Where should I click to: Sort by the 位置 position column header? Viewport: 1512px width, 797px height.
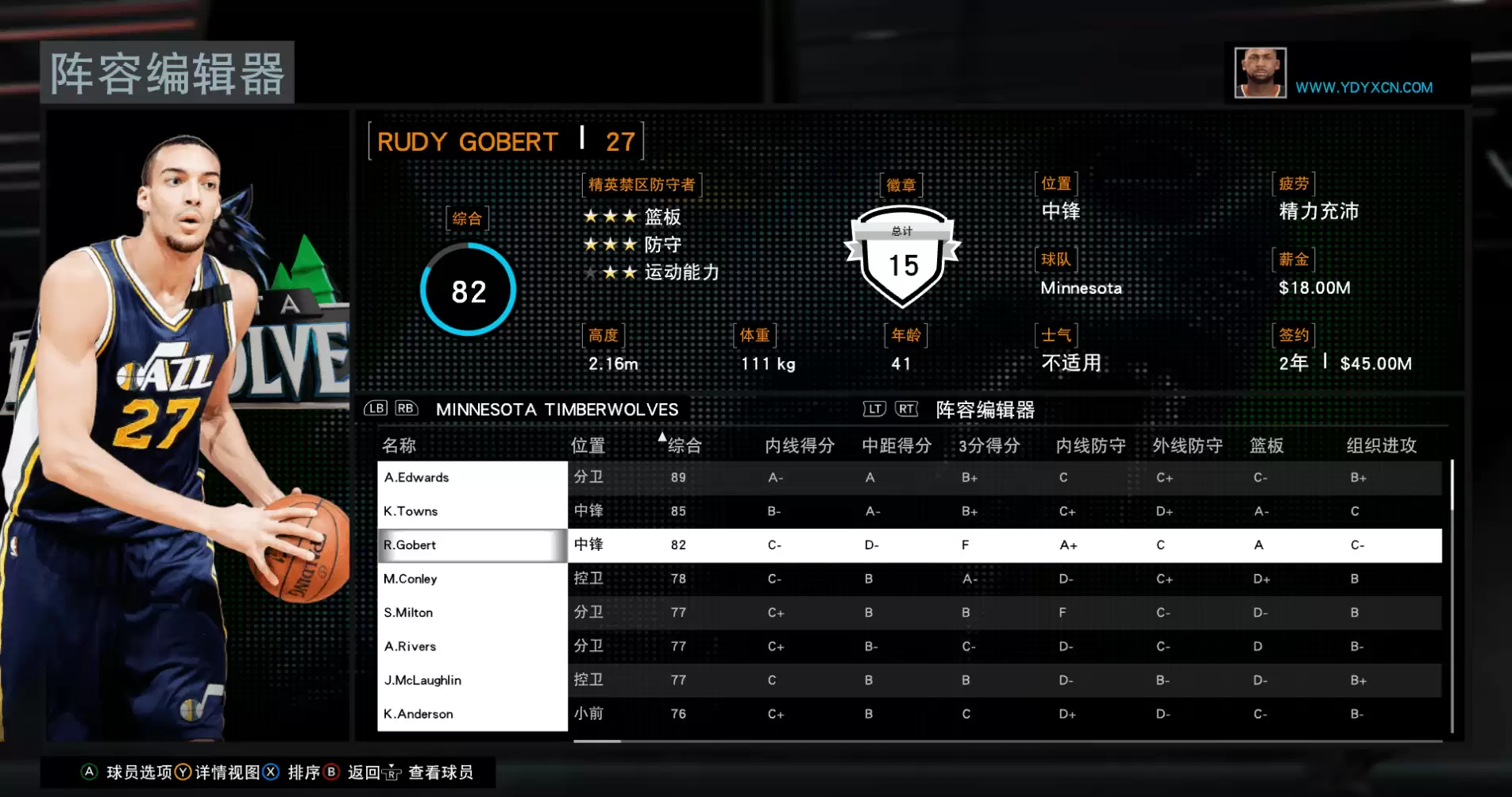pos(588,445)
